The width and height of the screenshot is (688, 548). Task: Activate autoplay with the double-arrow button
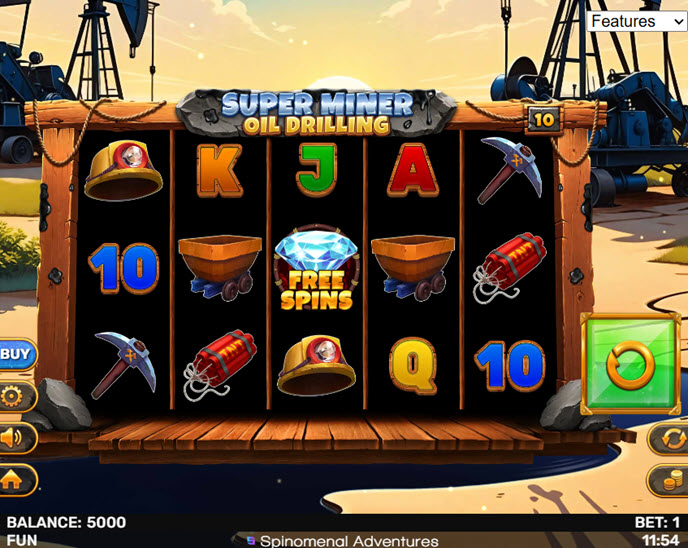point(669,437)
